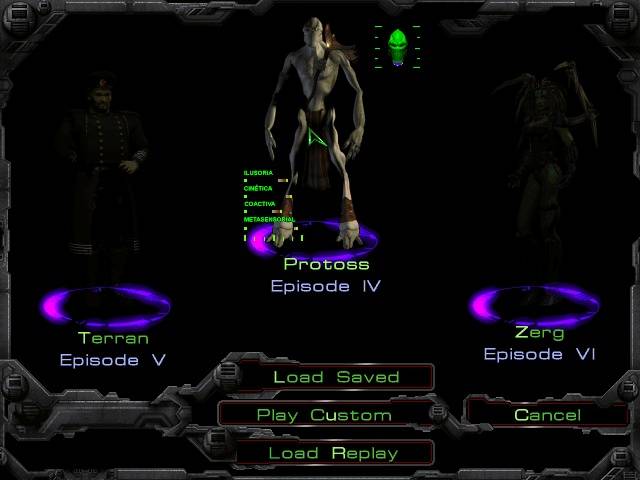Cancel and return to previous menu

[547, 414]
